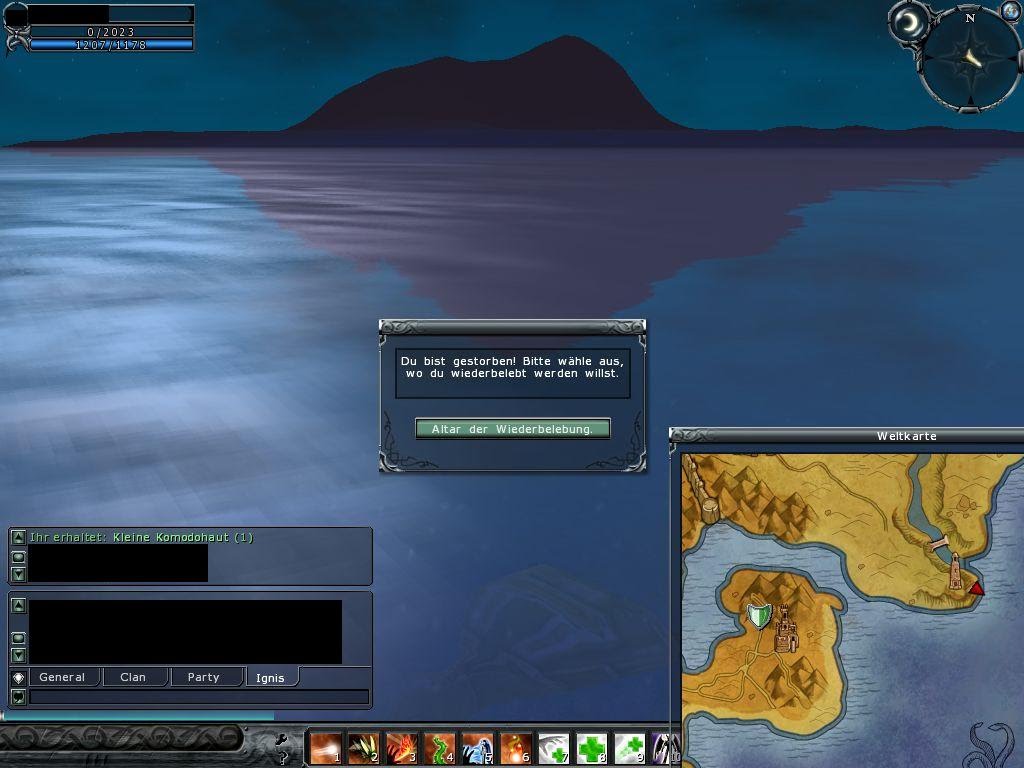This screenshot has width=1024, height=768.
Task: Trigger the flame skill in slot 3
Action: (x=401, y=748)
